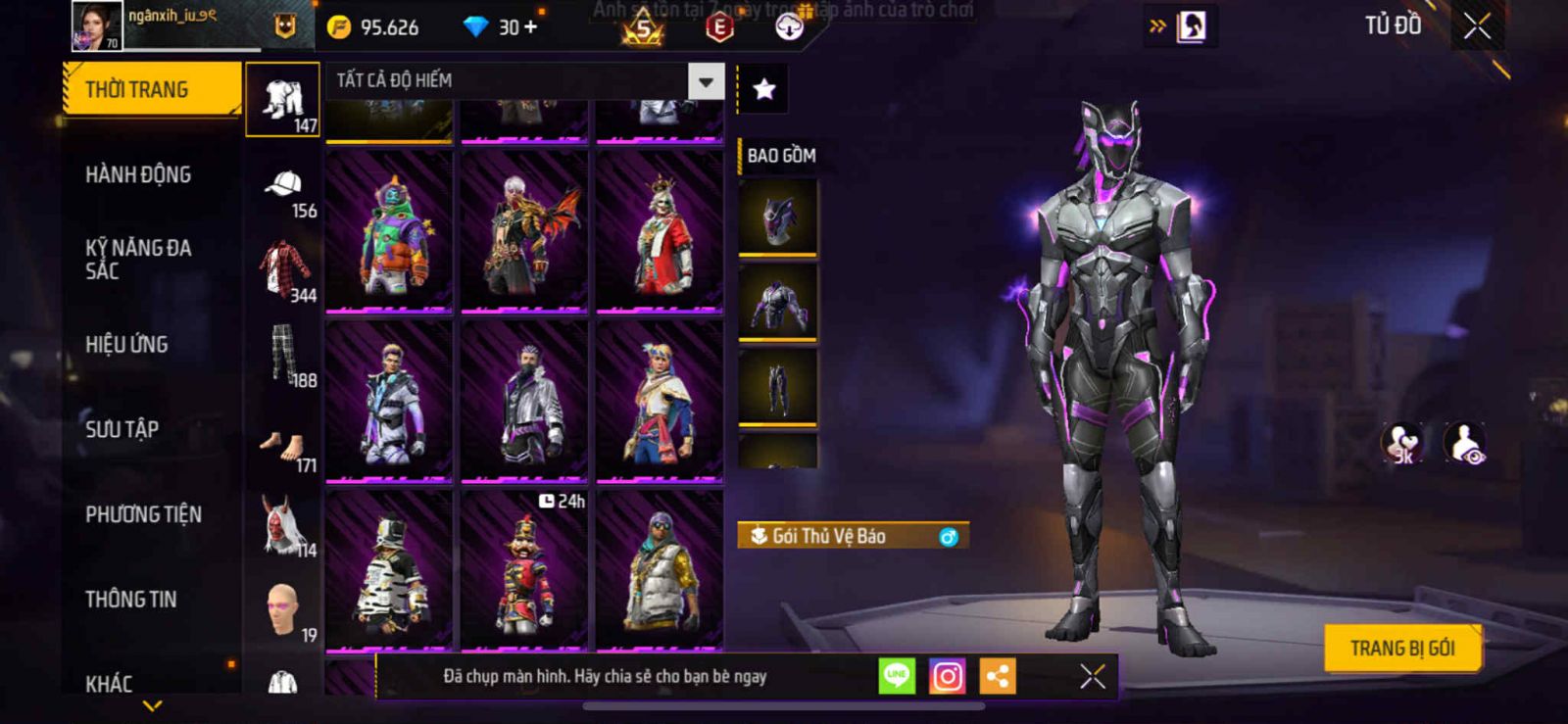The image size is (1568, 724).
Task: Click the gold coin balance 95.626
Action: click(x=374, y=27)
